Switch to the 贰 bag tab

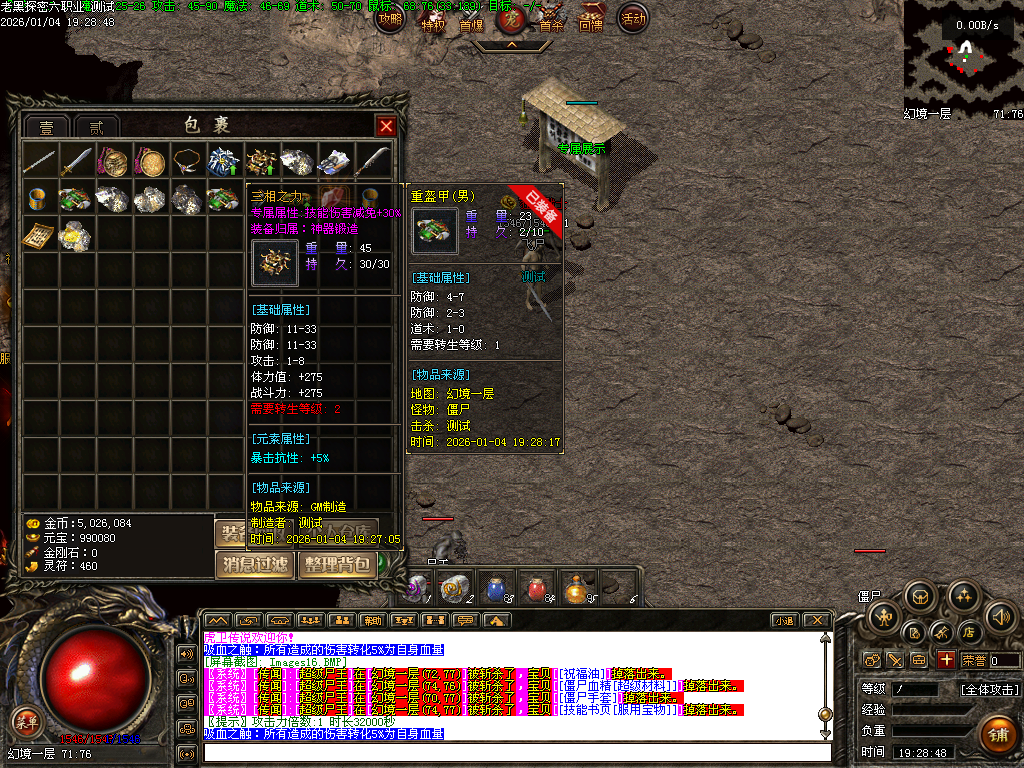click(x=96, y=128)
